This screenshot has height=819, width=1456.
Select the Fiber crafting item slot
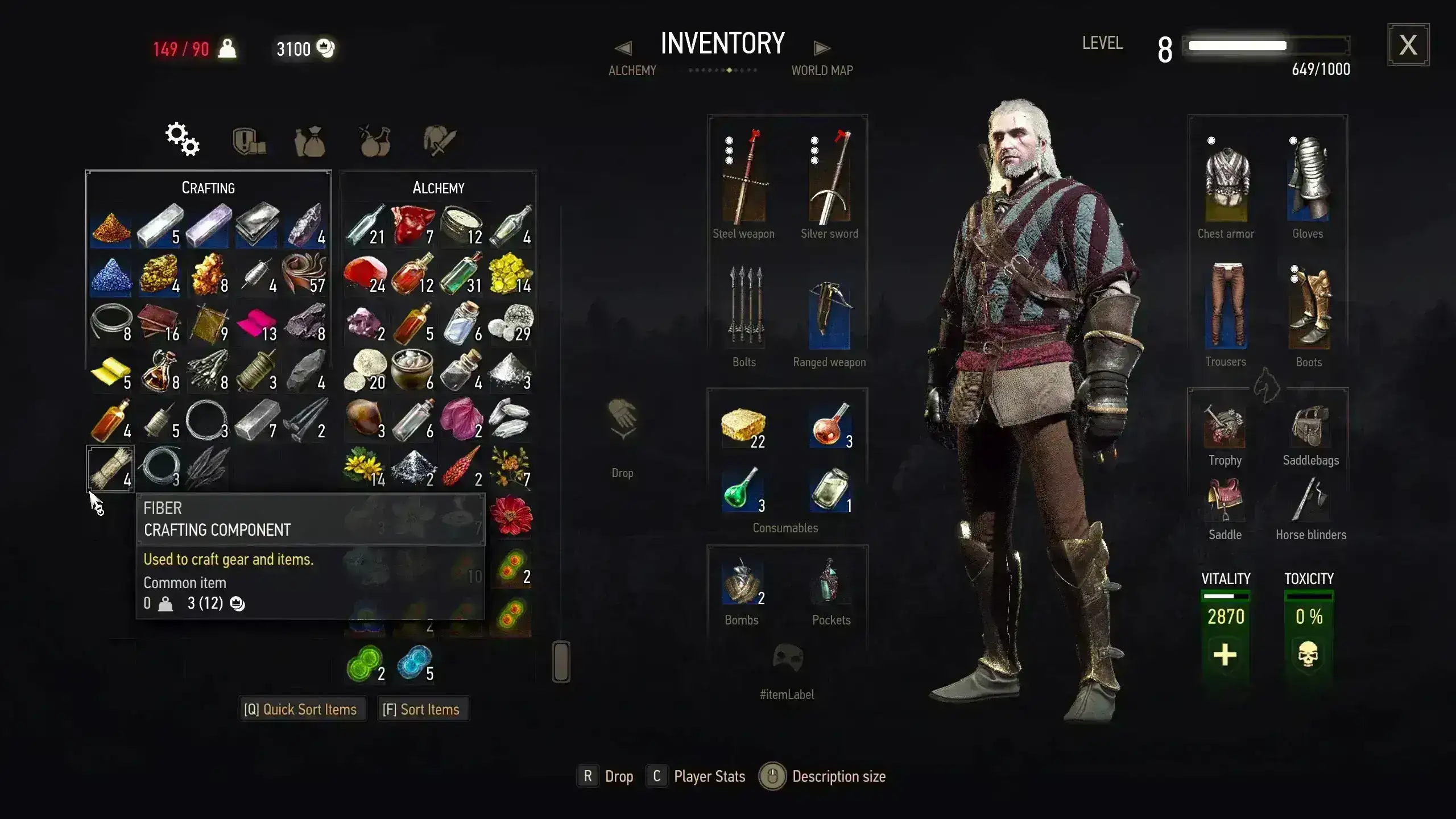pyautogui.click(x=110, y=469)
